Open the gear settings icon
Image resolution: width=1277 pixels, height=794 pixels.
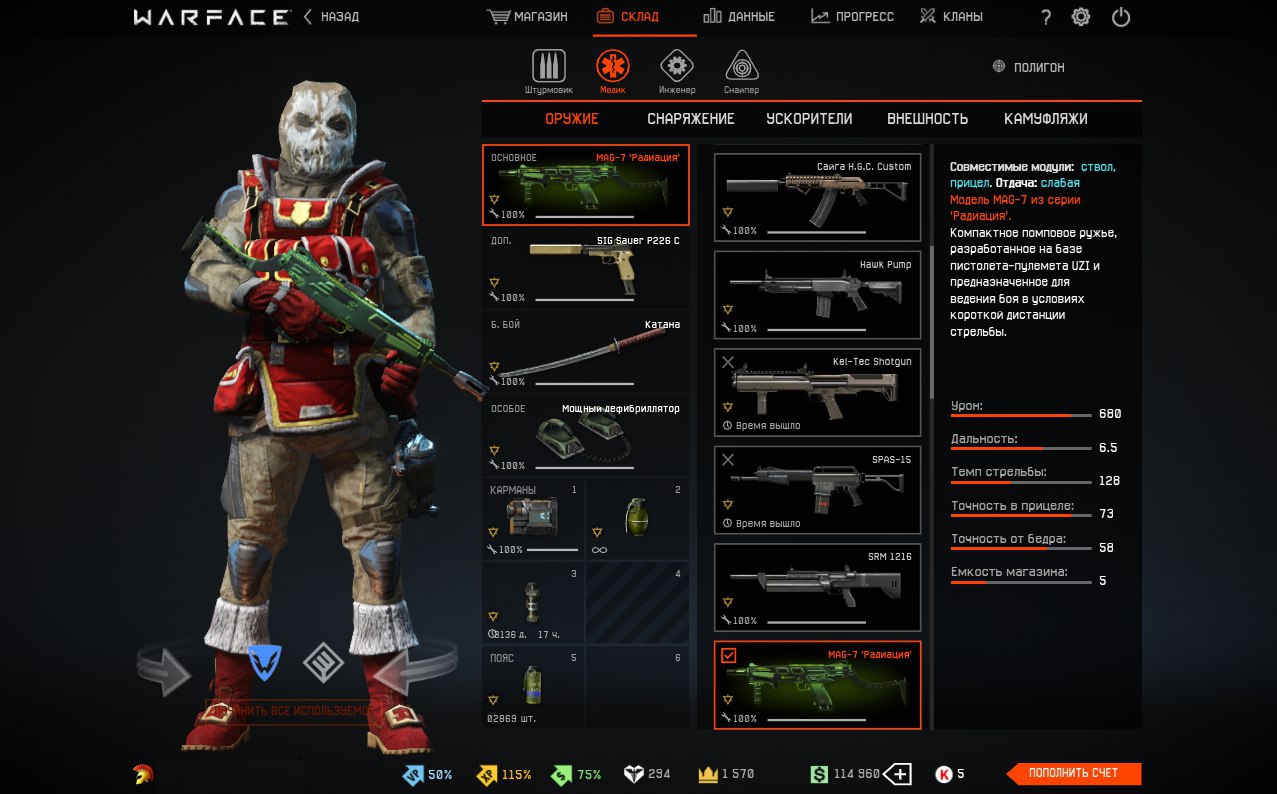tap(1081, 17)
